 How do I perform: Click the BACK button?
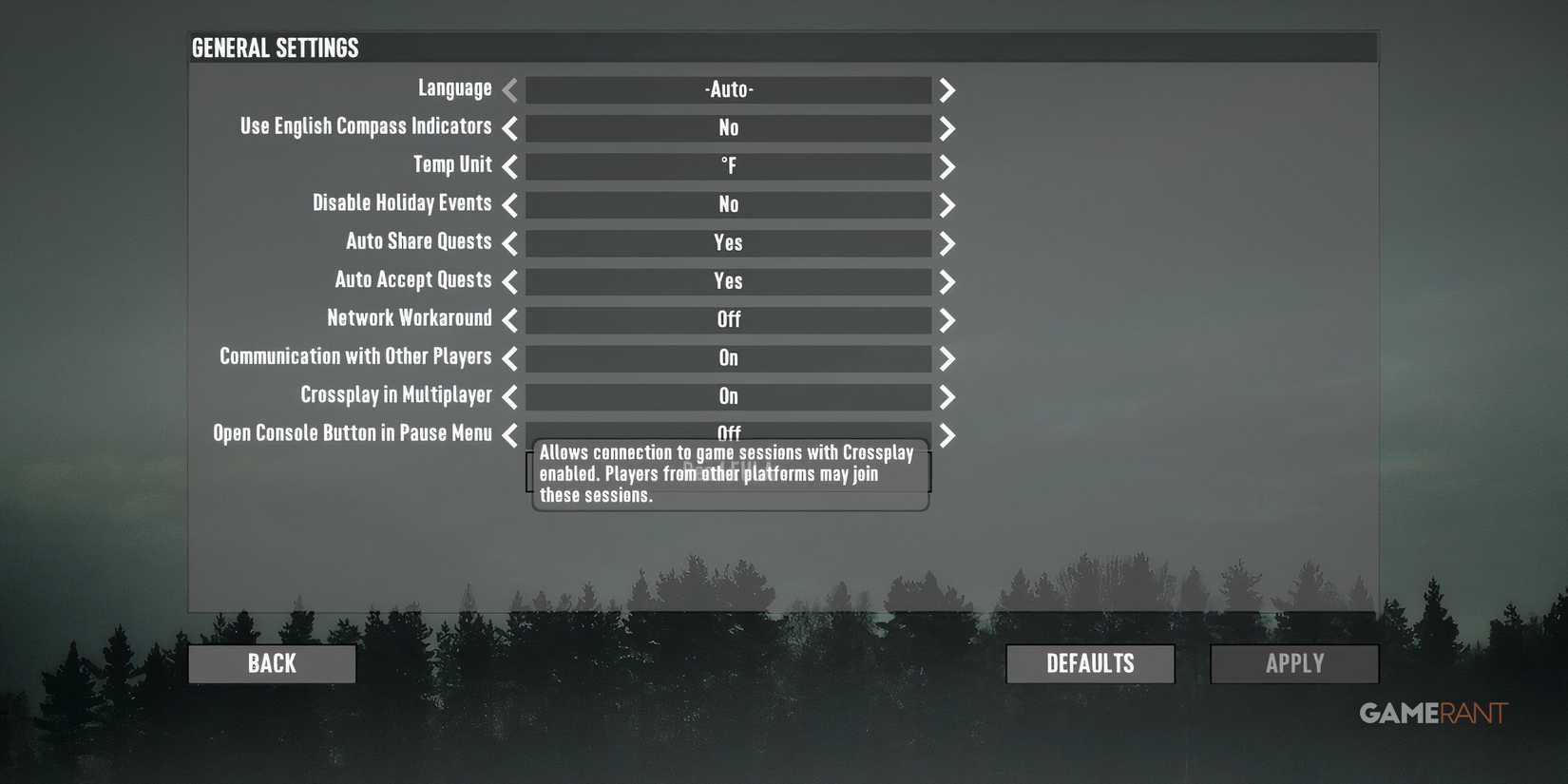pos(271,662)
